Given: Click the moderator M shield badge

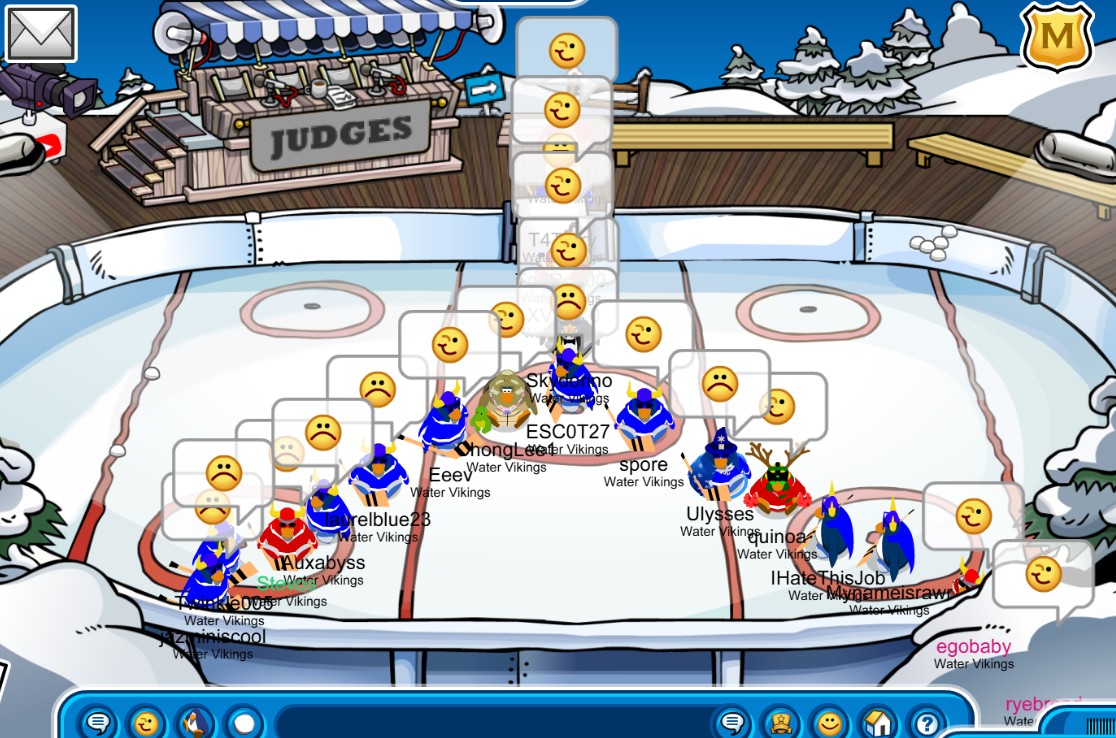Looking at the screenshot, I should point(1056,37).
